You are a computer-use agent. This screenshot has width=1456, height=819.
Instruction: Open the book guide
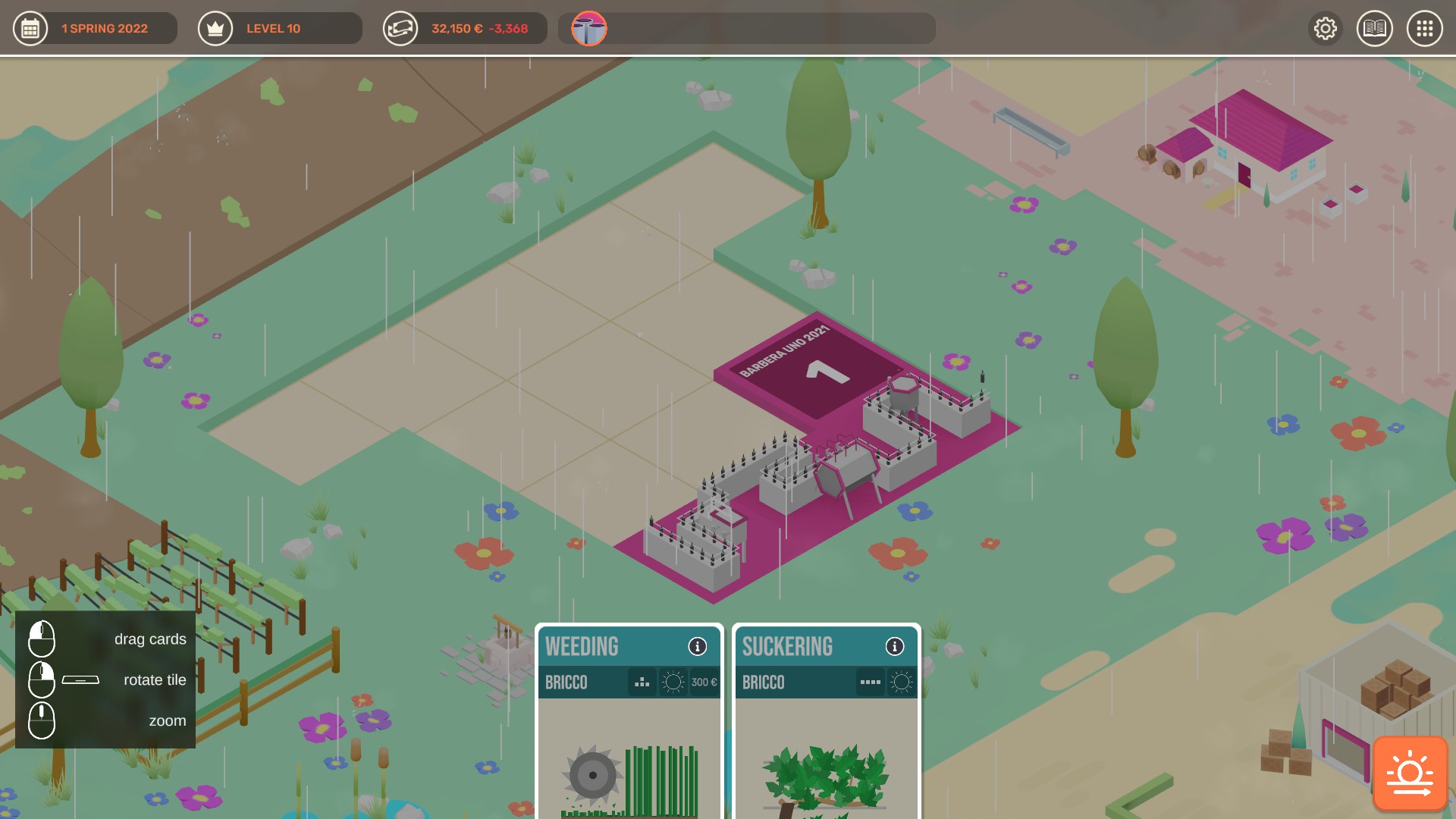(x=1375, y=29)
